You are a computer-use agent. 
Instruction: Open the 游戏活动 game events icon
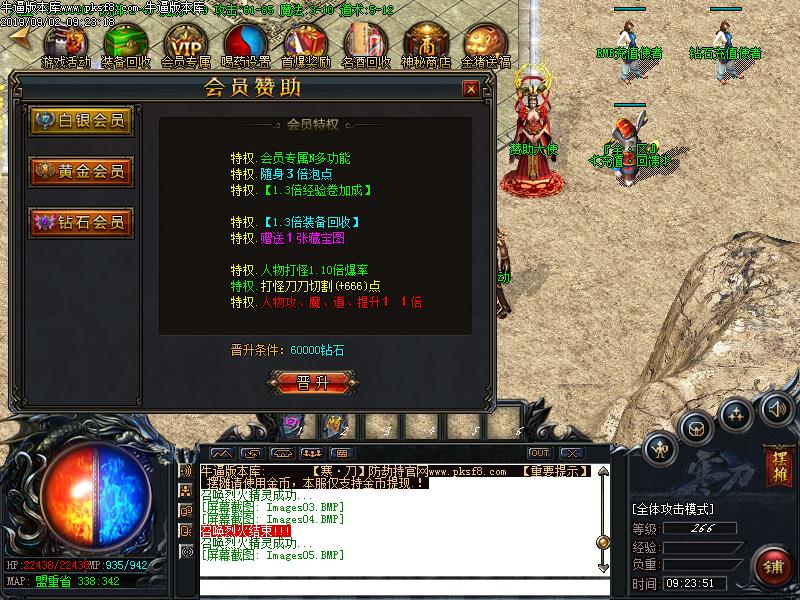[68, 43]
